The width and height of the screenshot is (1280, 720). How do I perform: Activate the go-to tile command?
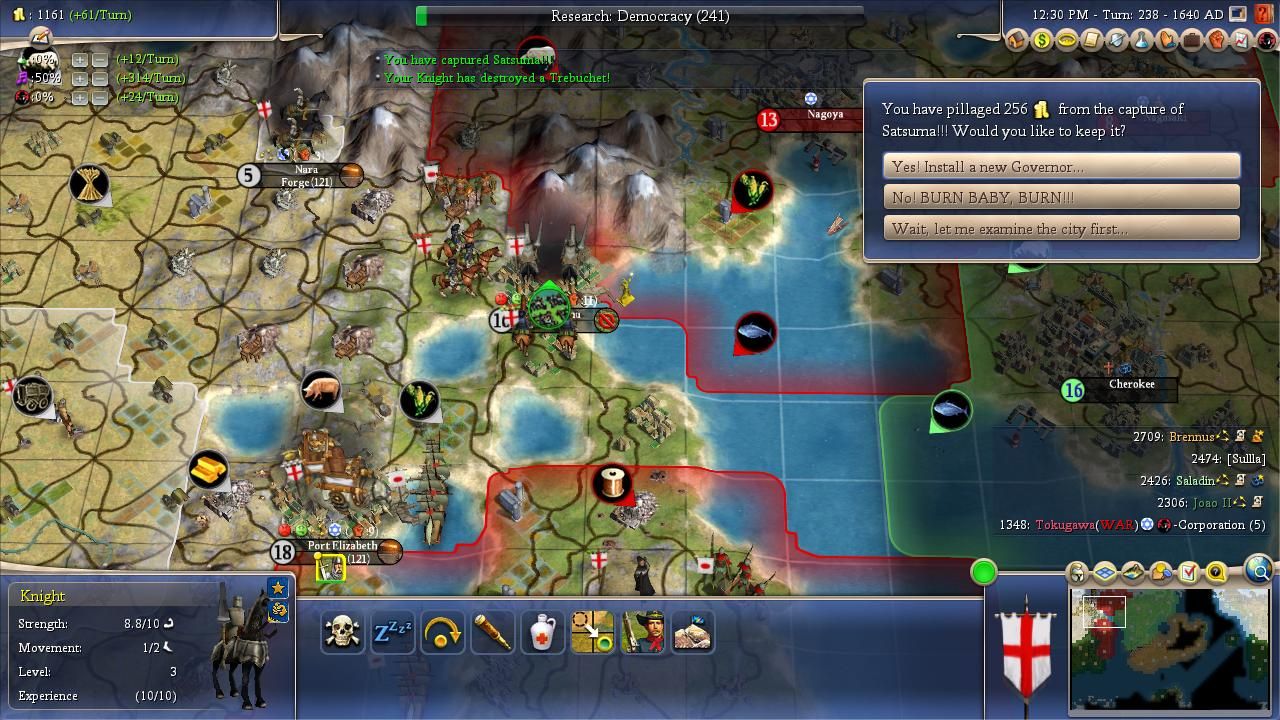(x=592, y=632)
